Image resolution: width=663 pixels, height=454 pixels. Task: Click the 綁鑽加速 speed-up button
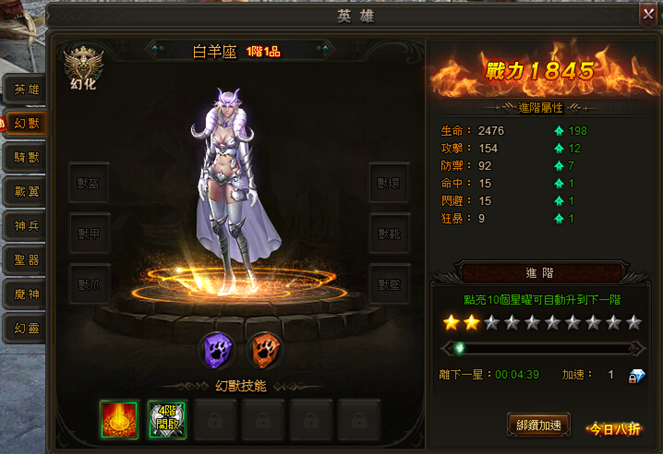[539, 425]
